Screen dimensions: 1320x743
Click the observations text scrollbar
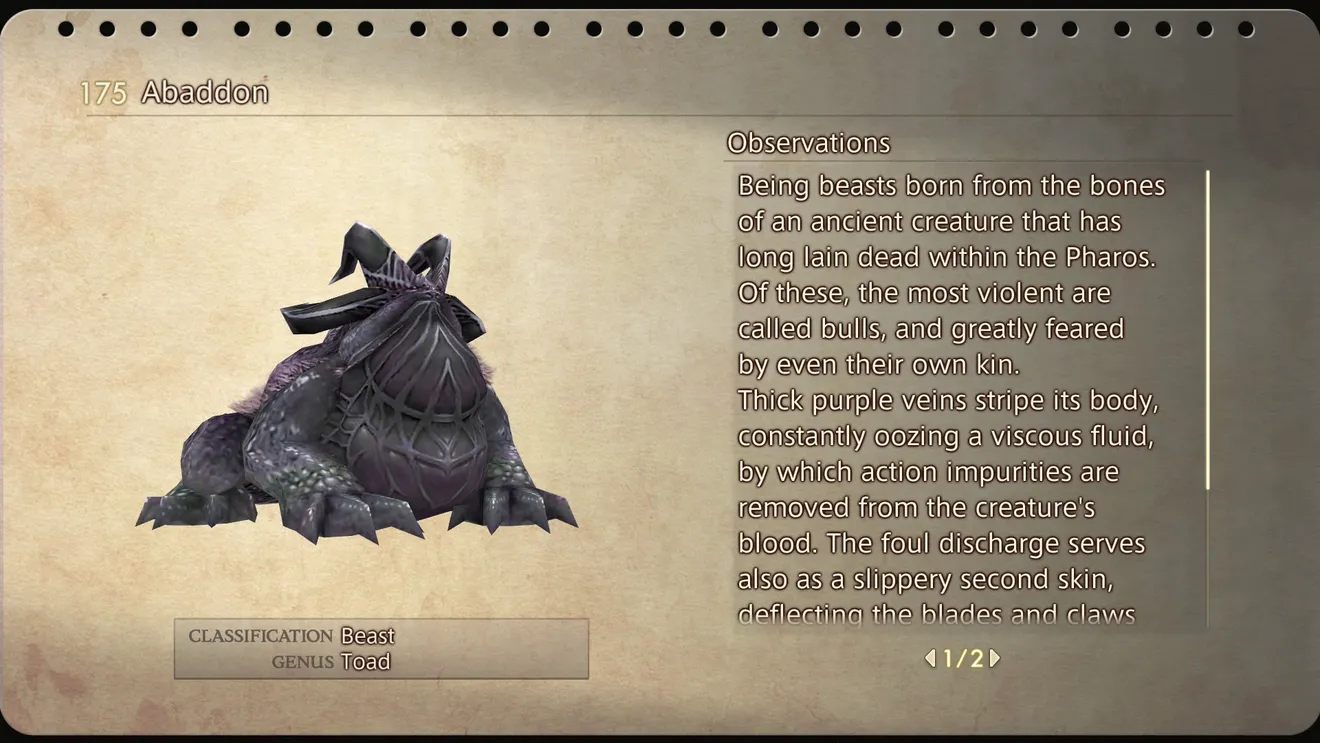coord(1208,330)
